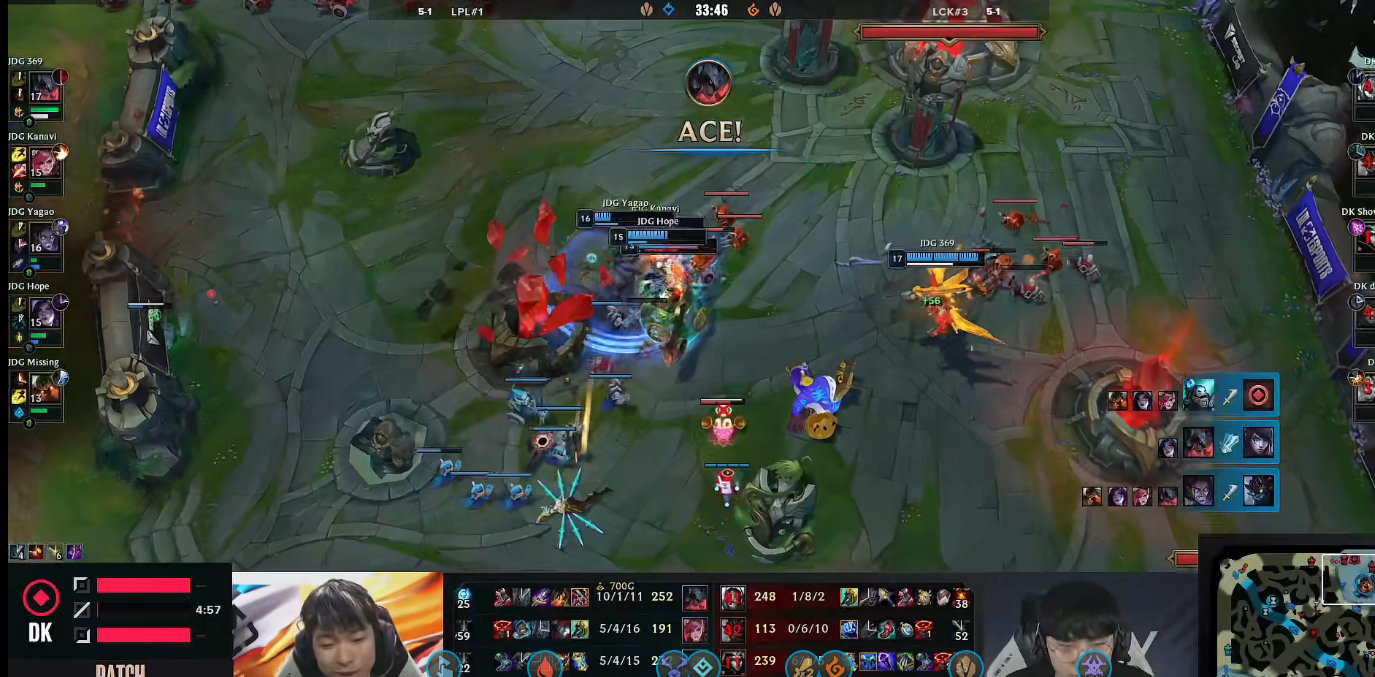Select JDG Kanavi's champion portrait

pos(45,161)
